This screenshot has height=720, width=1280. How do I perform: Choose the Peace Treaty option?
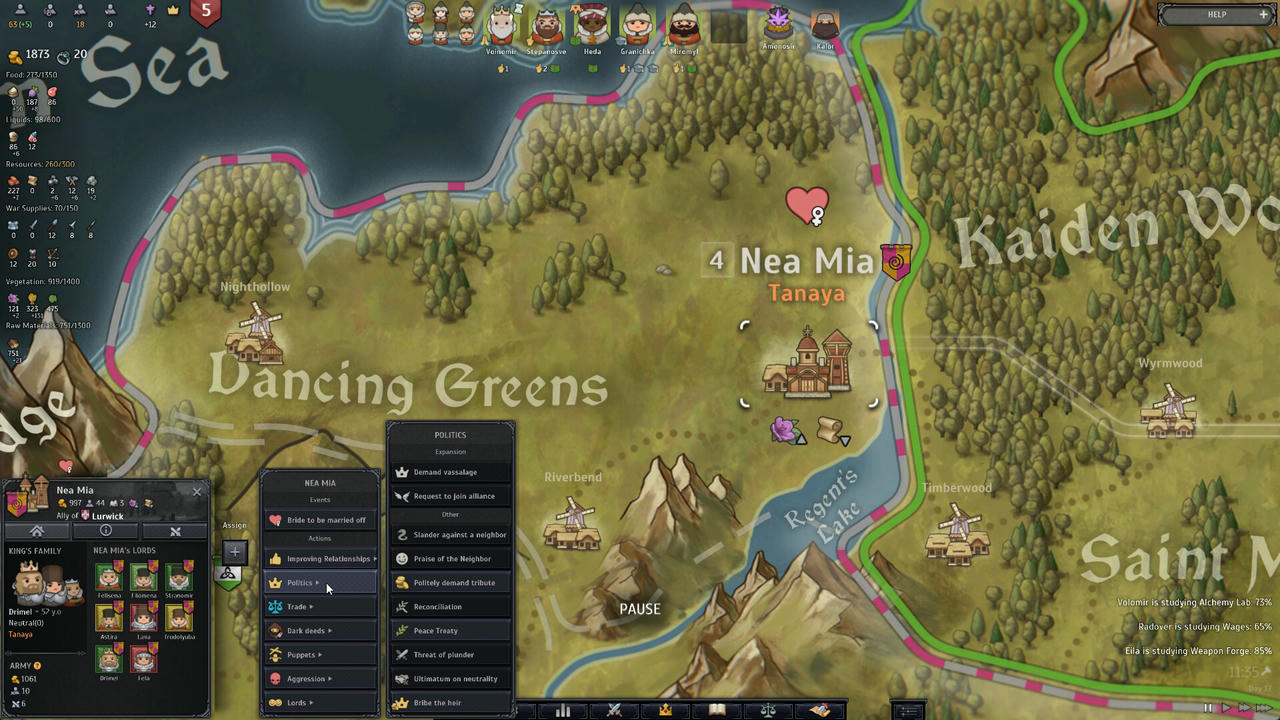coord(451,631)
